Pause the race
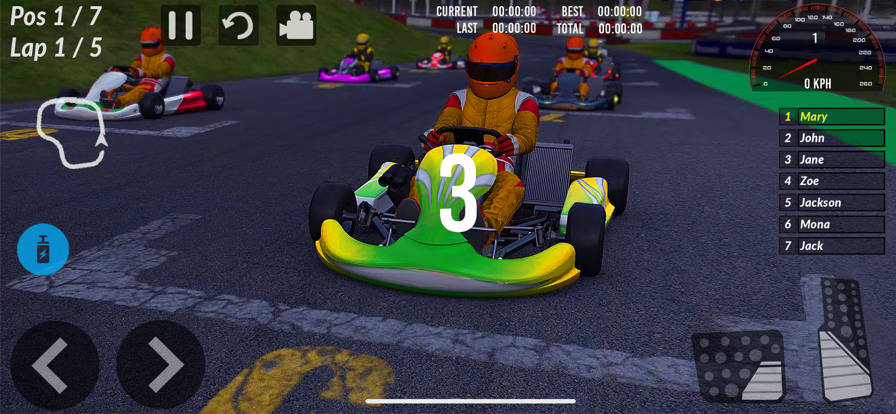This screenshot has width=896, height=414. pos(181,26)
